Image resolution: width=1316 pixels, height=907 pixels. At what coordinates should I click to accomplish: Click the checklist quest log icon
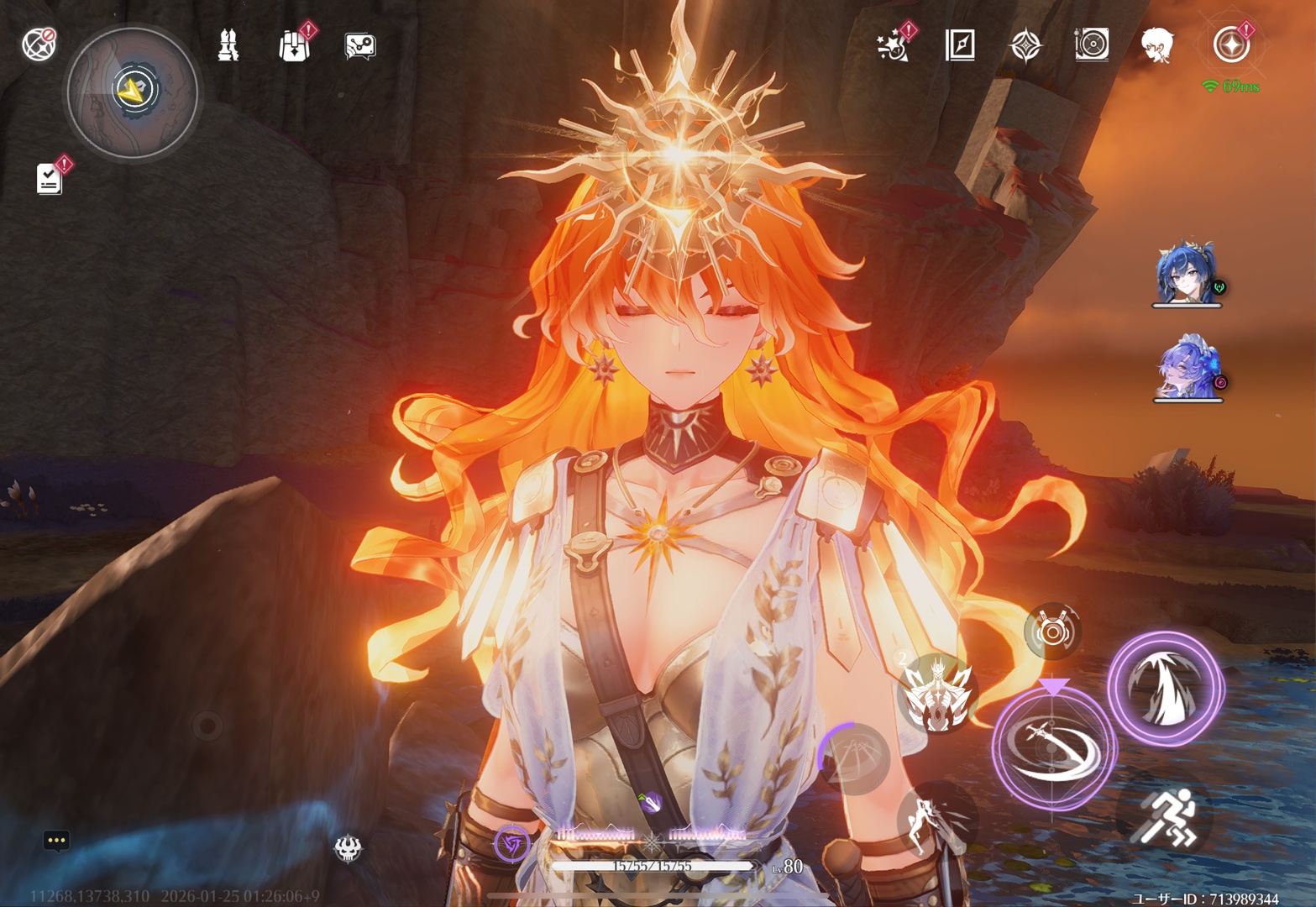coord(50,178)
